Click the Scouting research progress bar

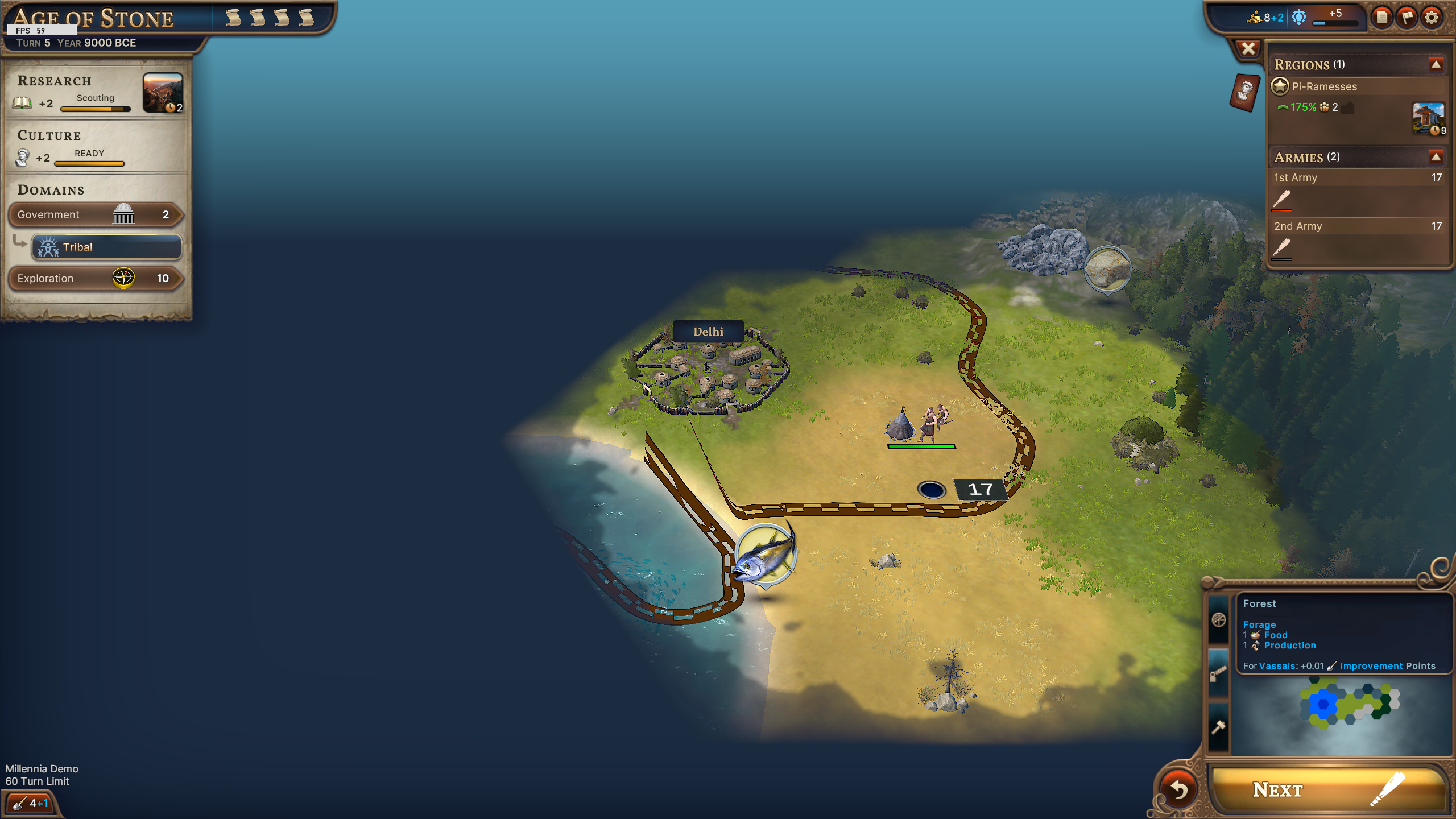pos(96,109)
